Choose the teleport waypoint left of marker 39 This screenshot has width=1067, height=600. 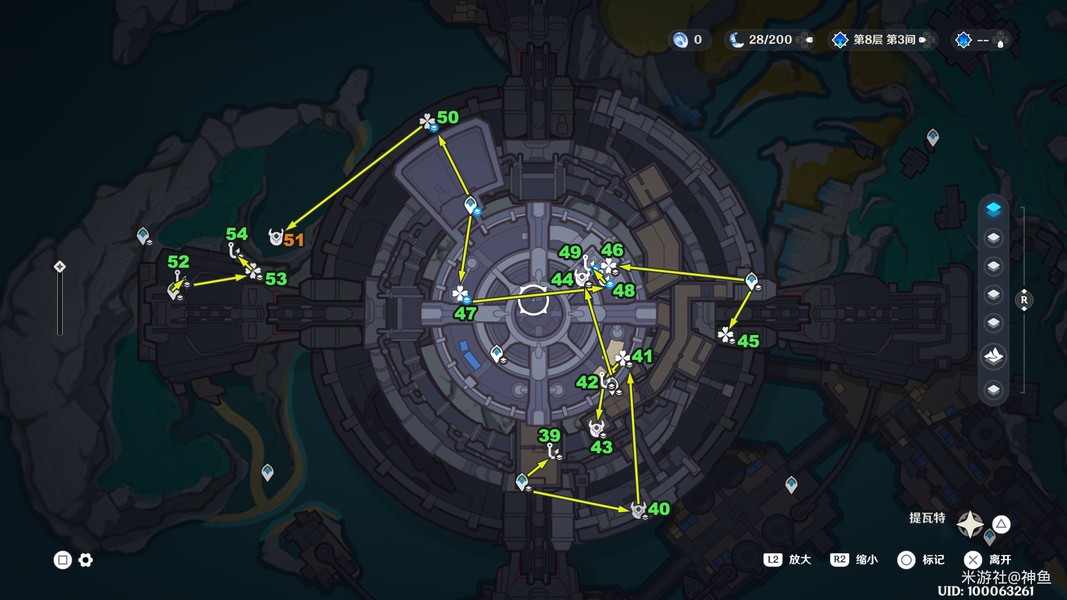pos(521,483)
